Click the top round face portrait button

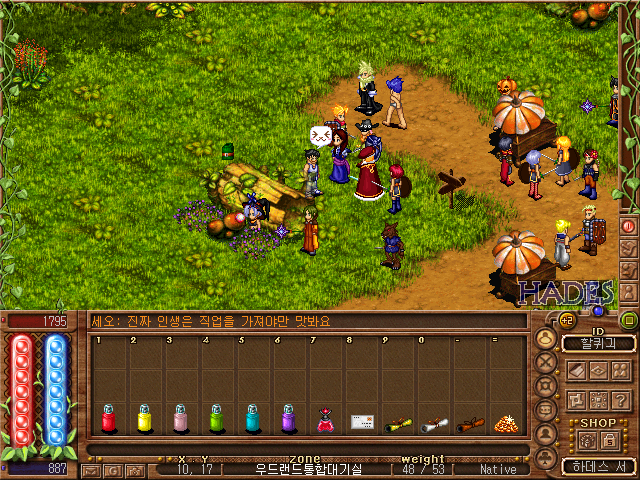(546, 338)
